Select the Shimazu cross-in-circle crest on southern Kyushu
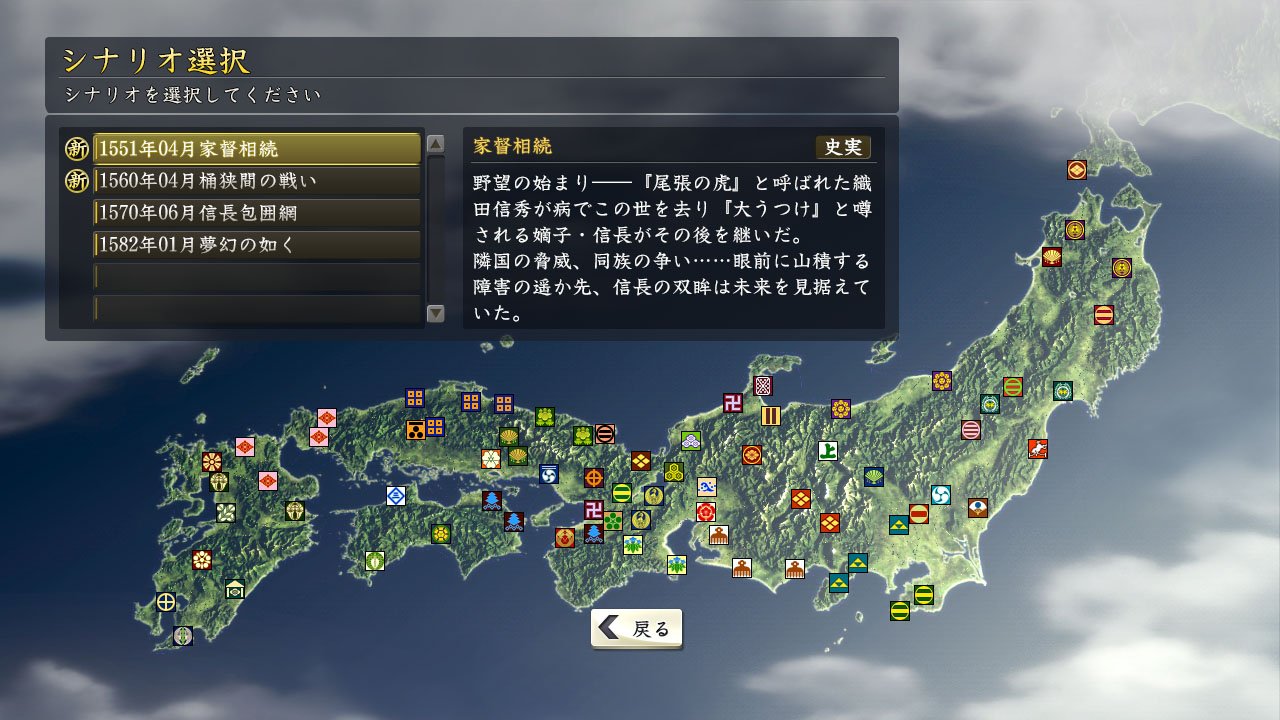Image resolution: width=1280 pixels, height=720 pixels. pyautogui.click(x=165, y=600)
